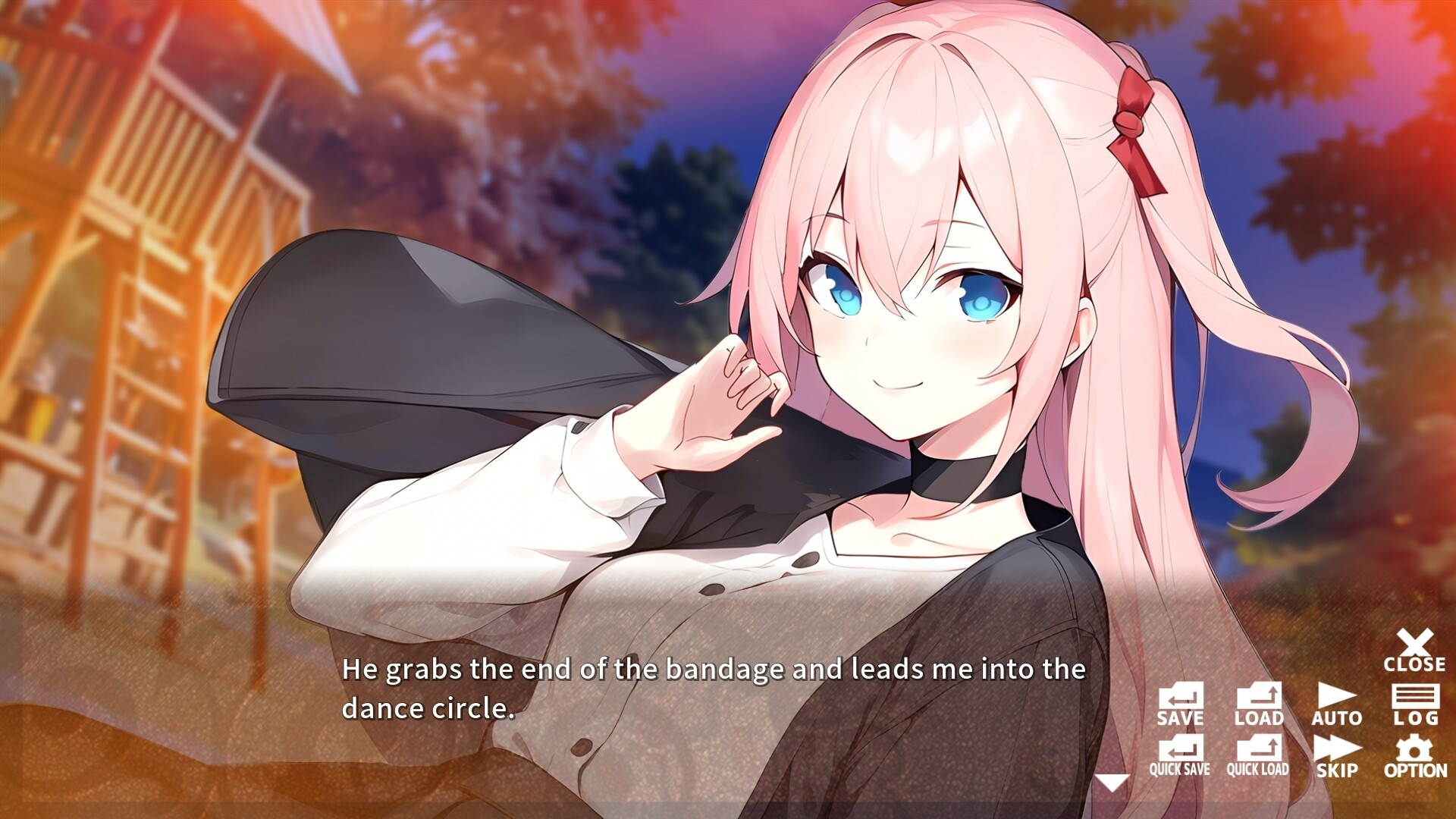Open the Load menu
Screen dimensions: 1456x819
pyautogui.click(x=1259, y=704)
